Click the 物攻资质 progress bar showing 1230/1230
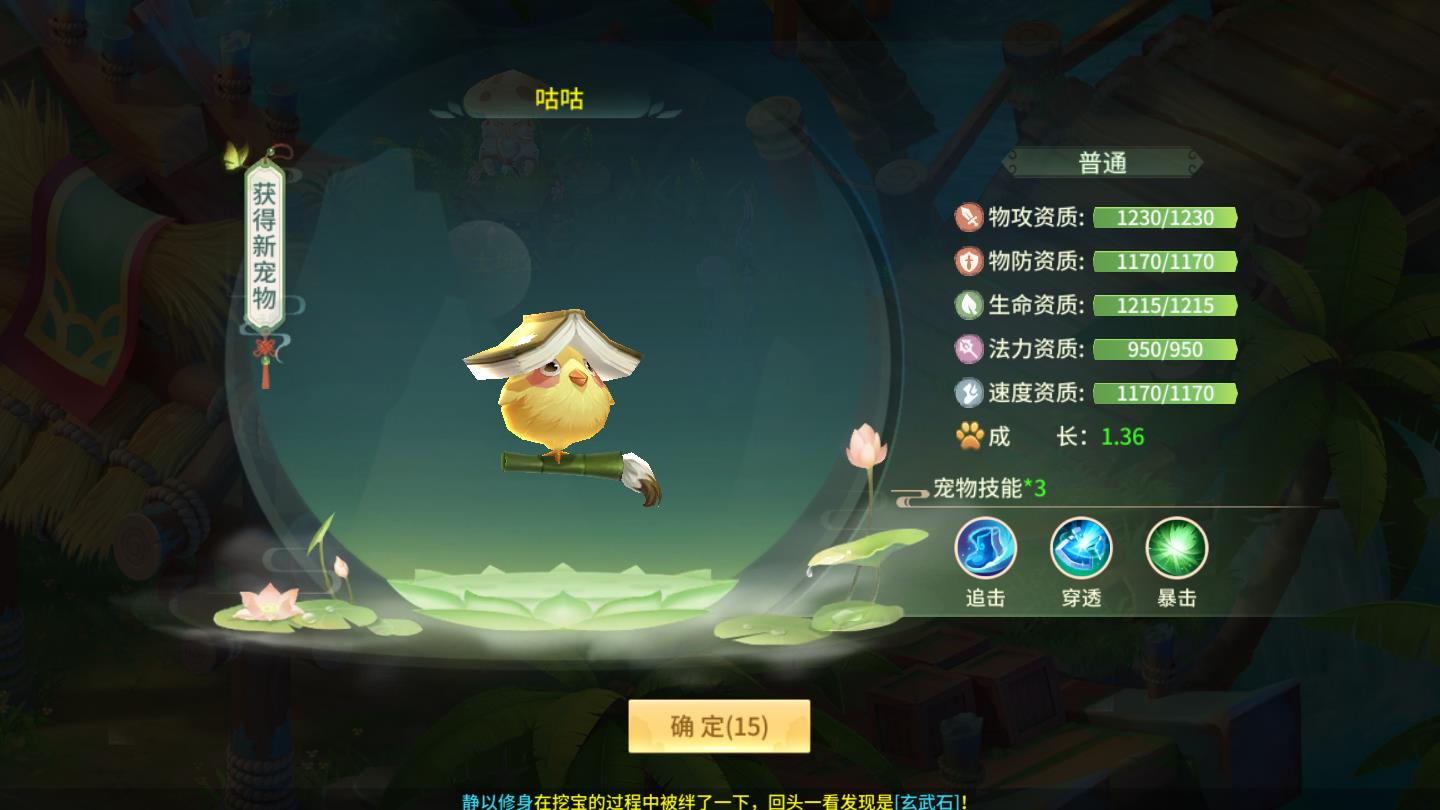Viewport: 1440px width, 810px height. click(x=1164, y=218)
